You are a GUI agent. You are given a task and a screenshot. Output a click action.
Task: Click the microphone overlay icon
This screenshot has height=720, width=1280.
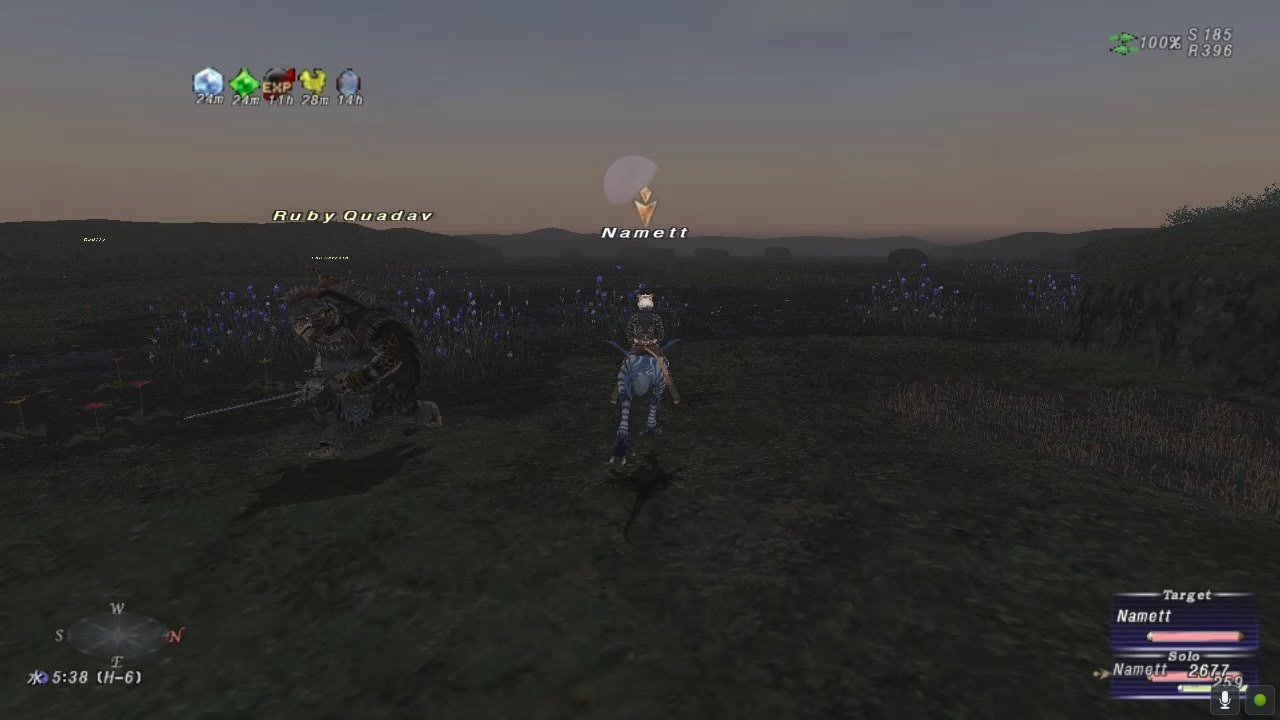[1227, 699]
